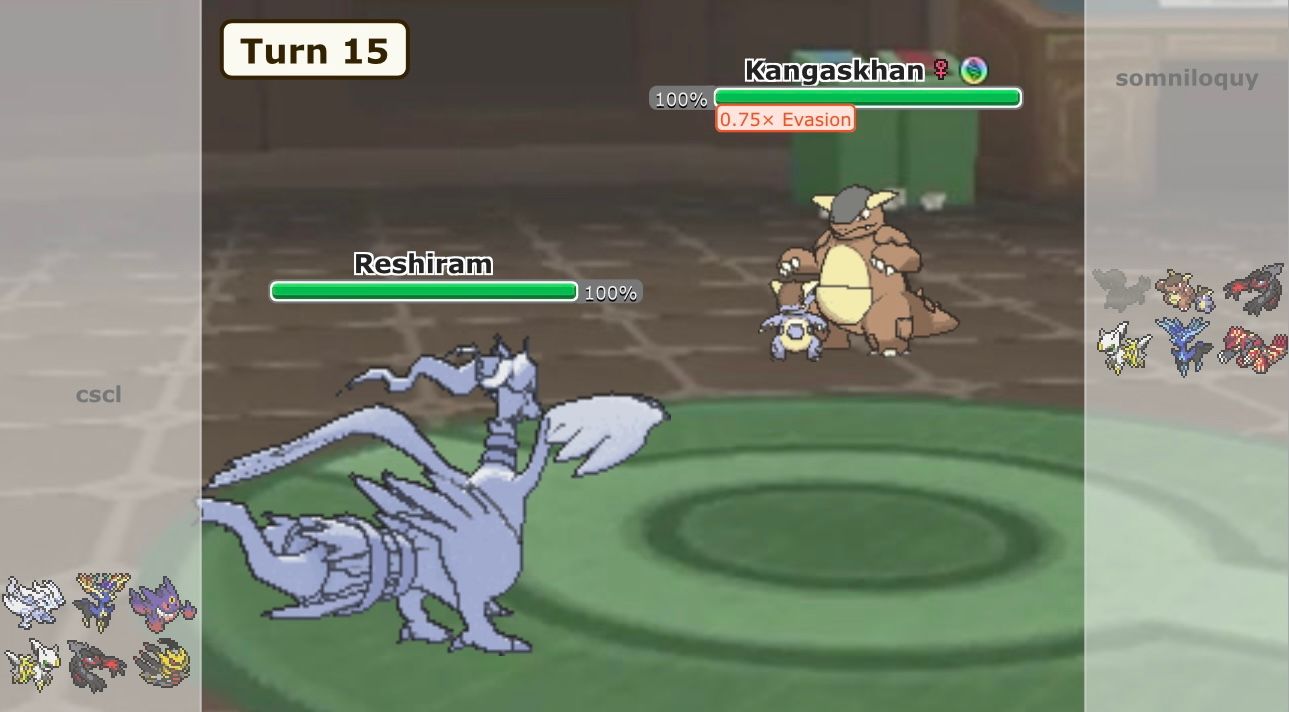Click the fainted greyed-out Pokémon icon
The height and width of the screenshot is (712, 1289).
click(1121, 289)
